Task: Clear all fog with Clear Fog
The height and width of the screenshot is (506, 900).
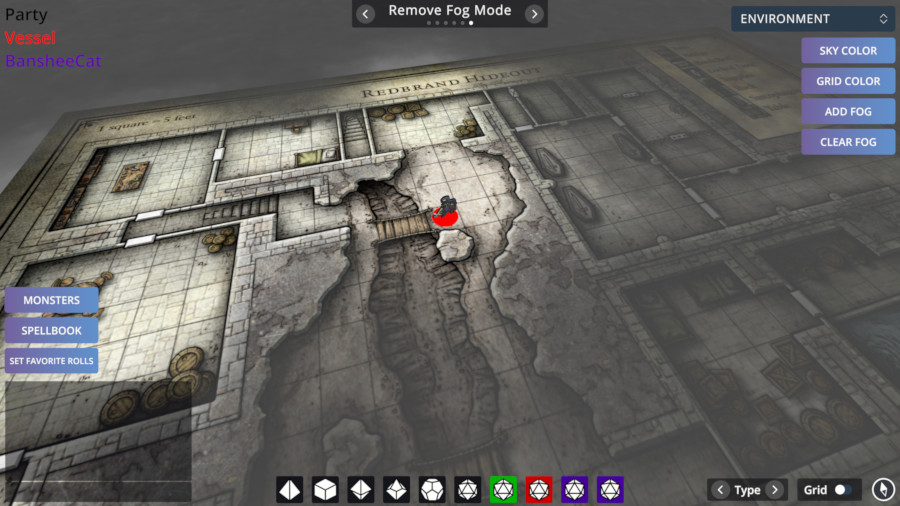Action: [848, 142]
